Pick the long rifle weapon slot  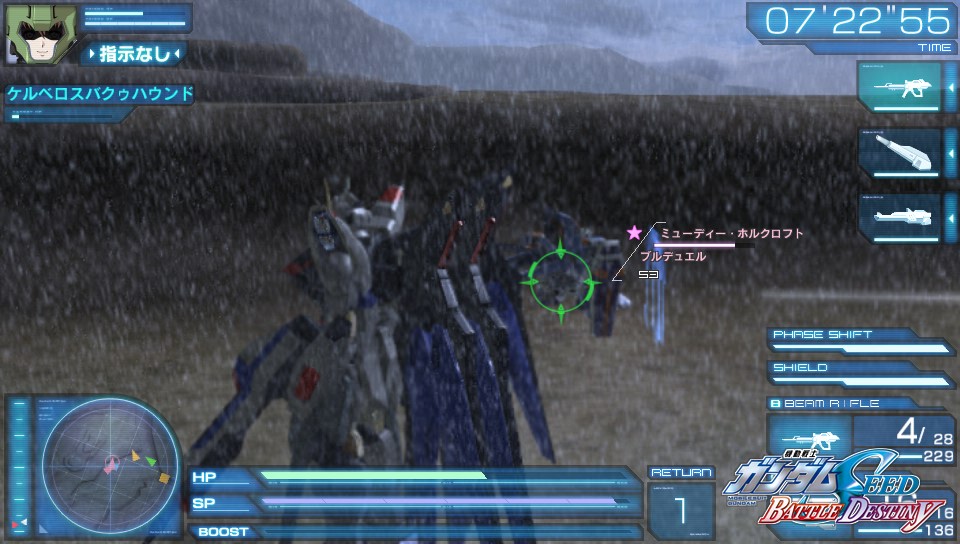(900, 216)
